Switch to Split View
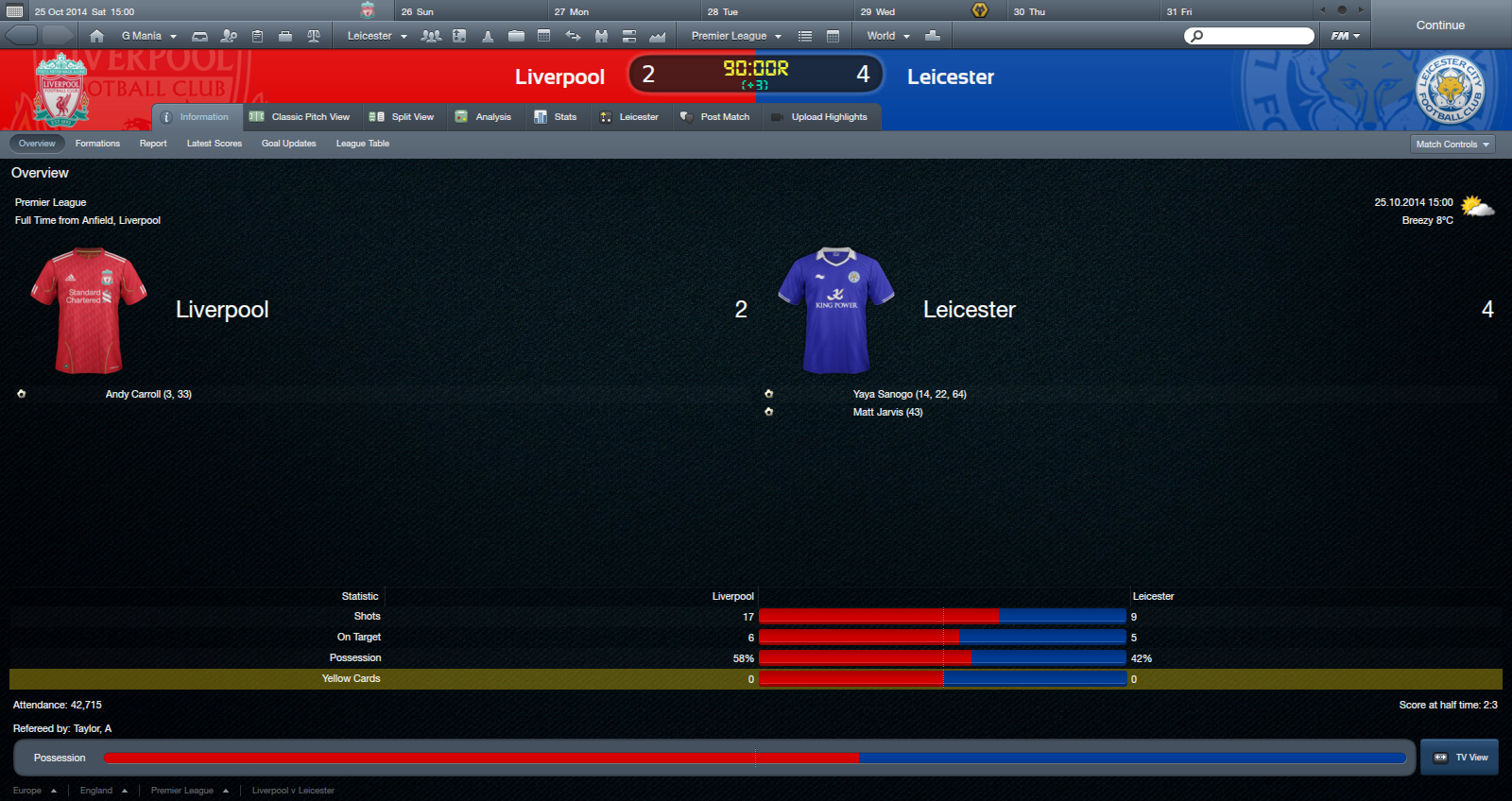 [402, 117]
